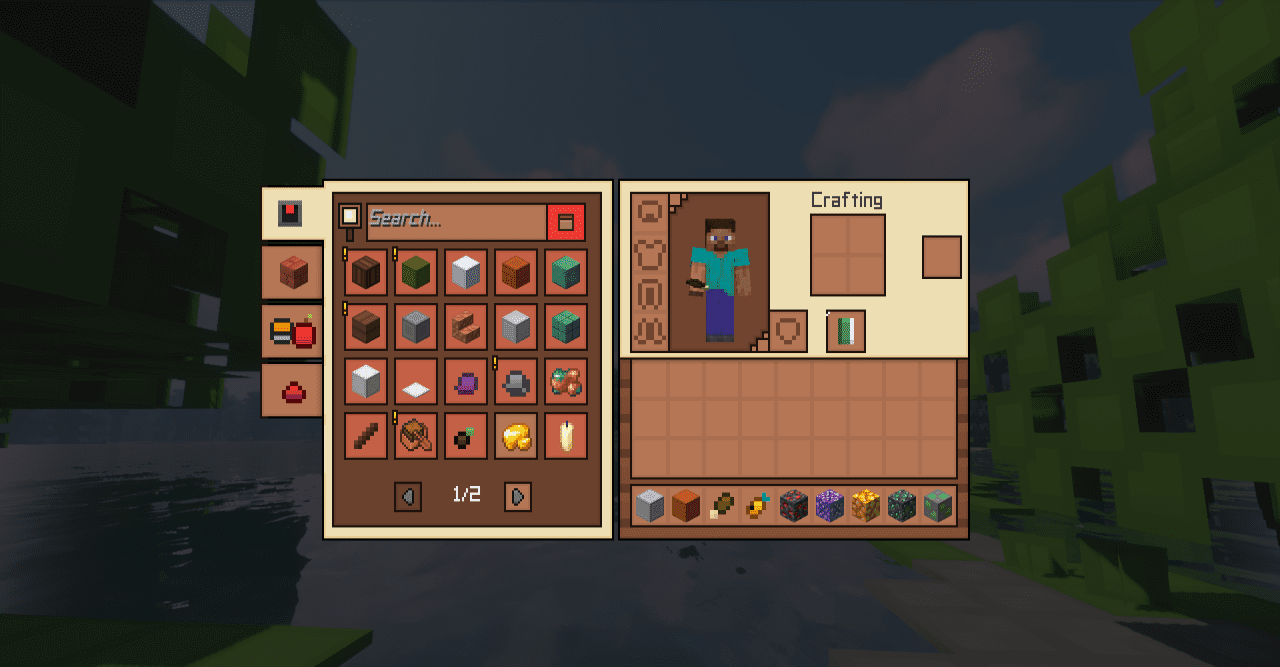Image resolution: width=1280 pixels, height=667 pixels.
Task: Select the redstone recipe tab
Action: [291, 390]
